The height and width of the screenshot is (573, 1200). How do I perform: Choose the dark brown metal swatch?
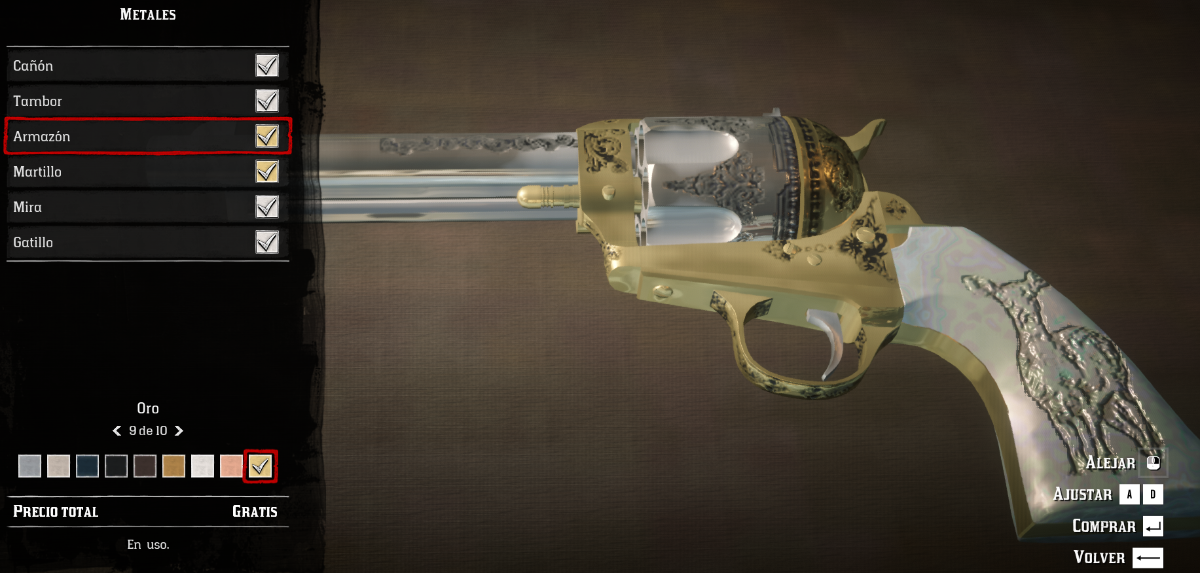(146, 466)
